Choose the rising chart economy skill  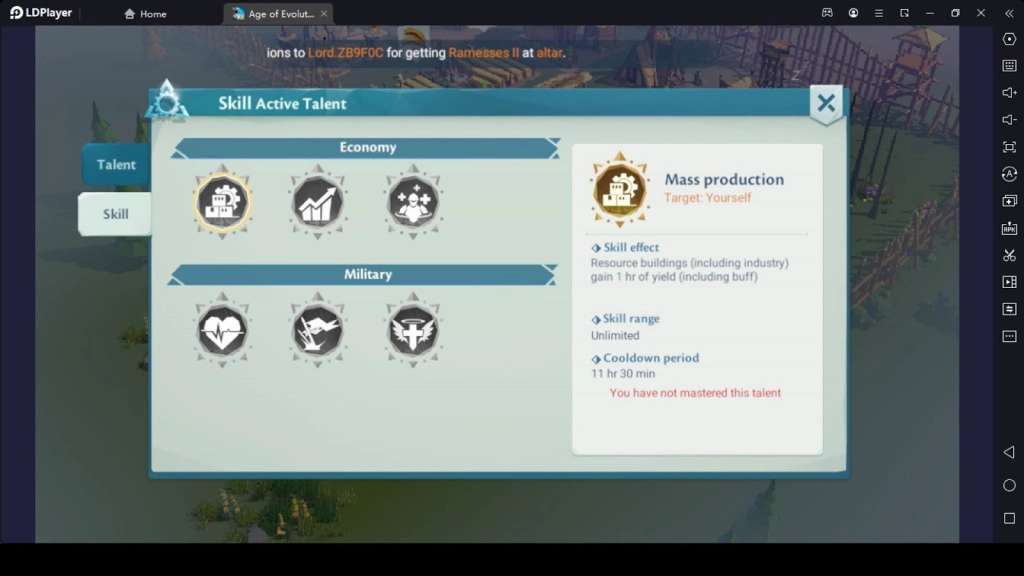pyautogui.click(x=318, y=202)
